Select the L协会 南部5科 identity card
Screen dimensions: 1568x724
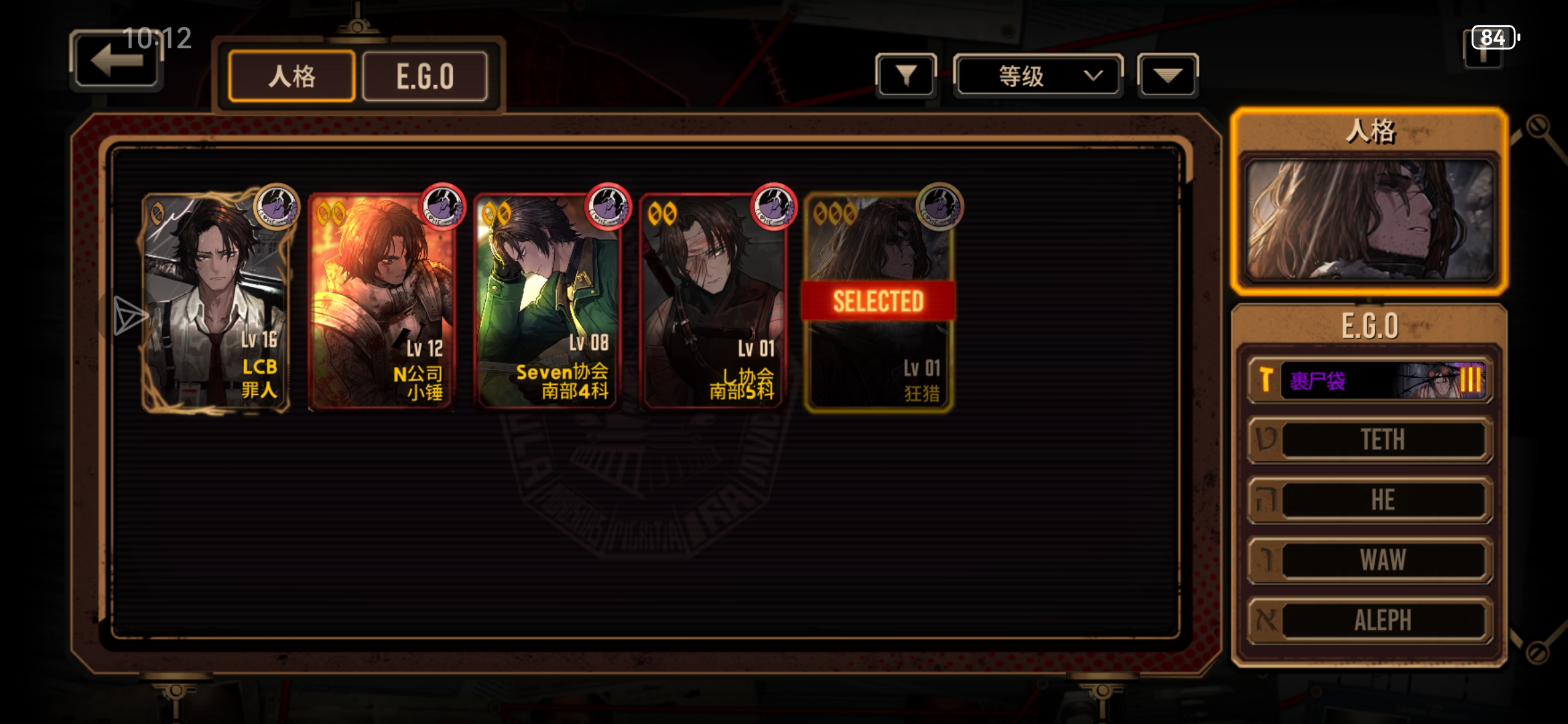pyautogui.click(x=712, y=302)
